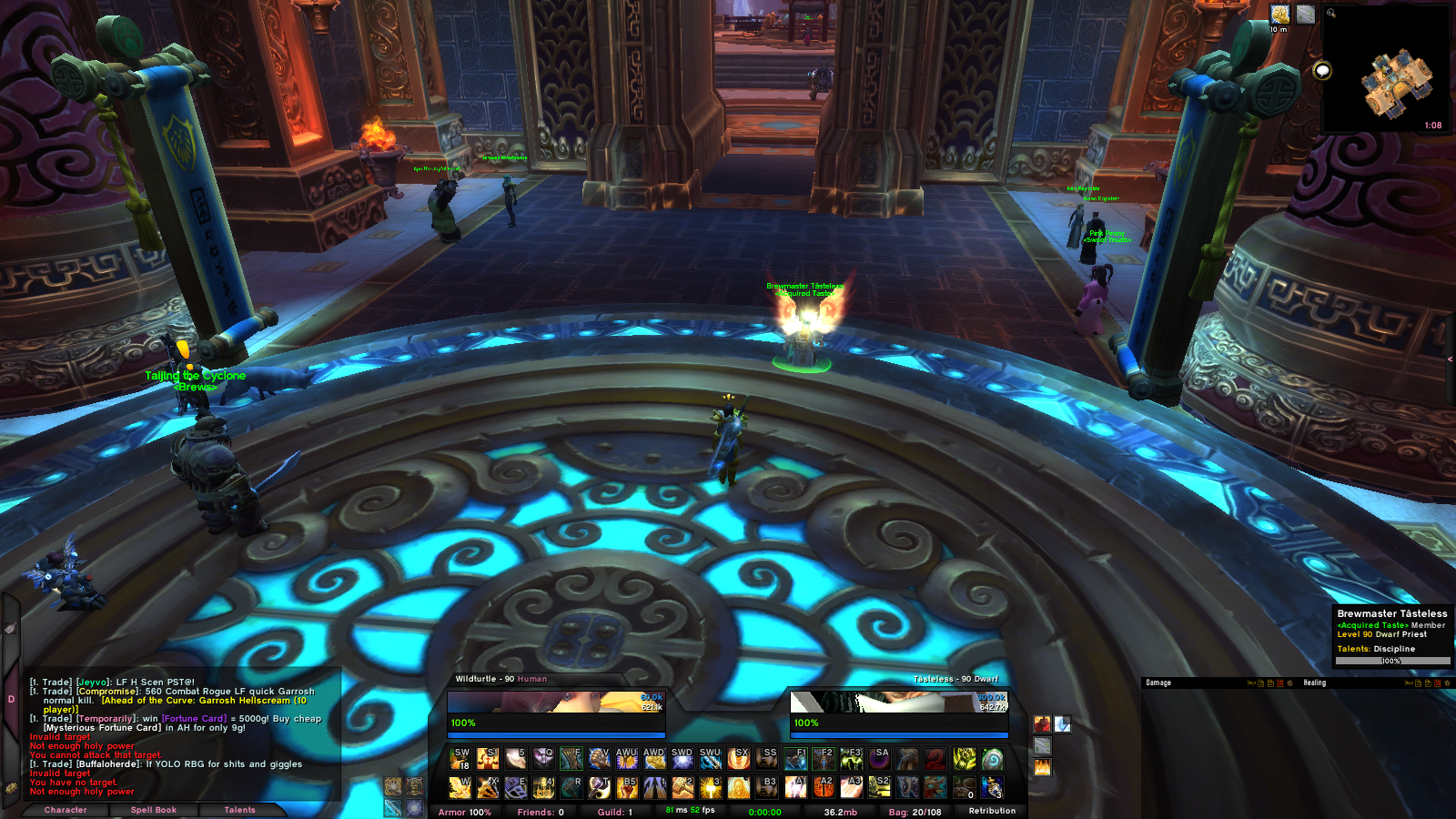Cast the hammer ability bound to 2

(x=682, y=787)
